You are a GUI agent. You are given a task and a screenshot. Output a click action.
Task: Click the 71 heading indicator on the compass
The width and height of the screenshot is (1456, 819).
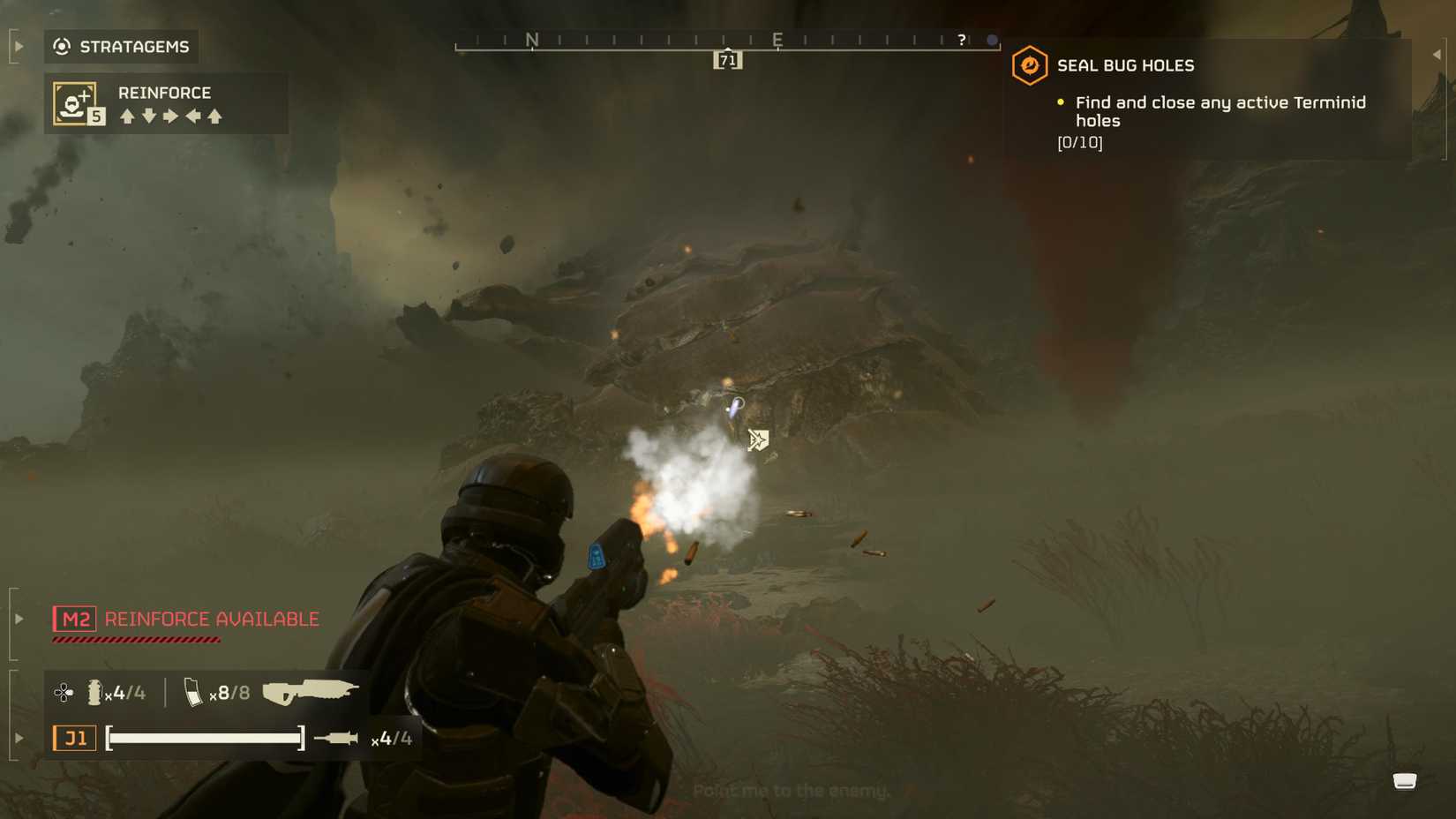(726, 59)
